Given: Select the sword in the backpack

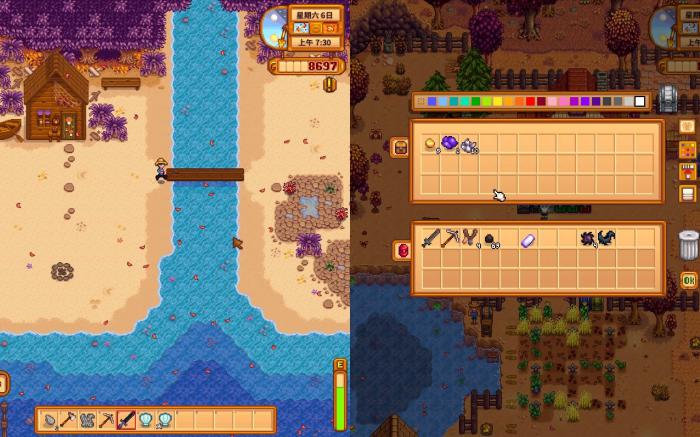Looking at the screenshot, I should click(429, 240).
